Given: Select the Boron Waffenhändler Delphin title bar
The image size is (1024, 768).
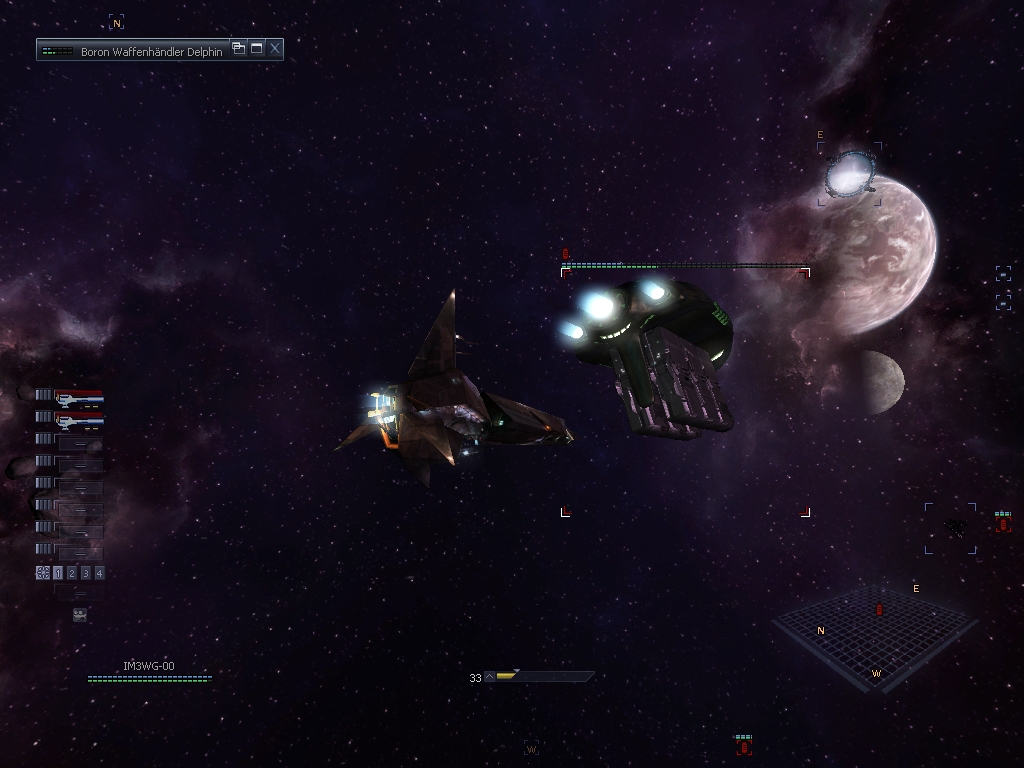Looking at the screenshot, I should 138,50.
